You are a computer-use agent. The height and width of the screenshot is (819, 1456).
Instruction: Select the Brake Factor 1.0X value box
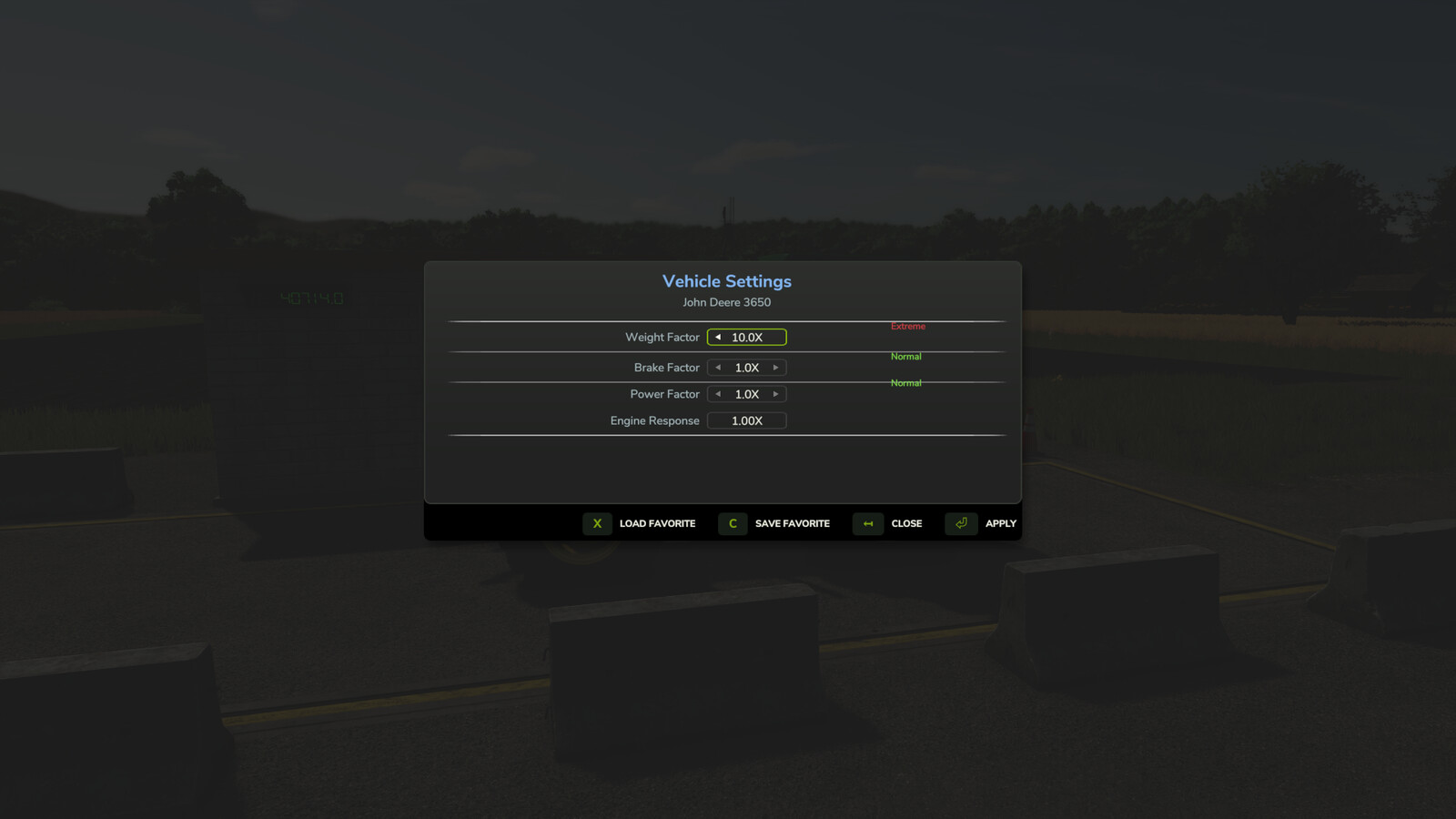click(746, 367)
